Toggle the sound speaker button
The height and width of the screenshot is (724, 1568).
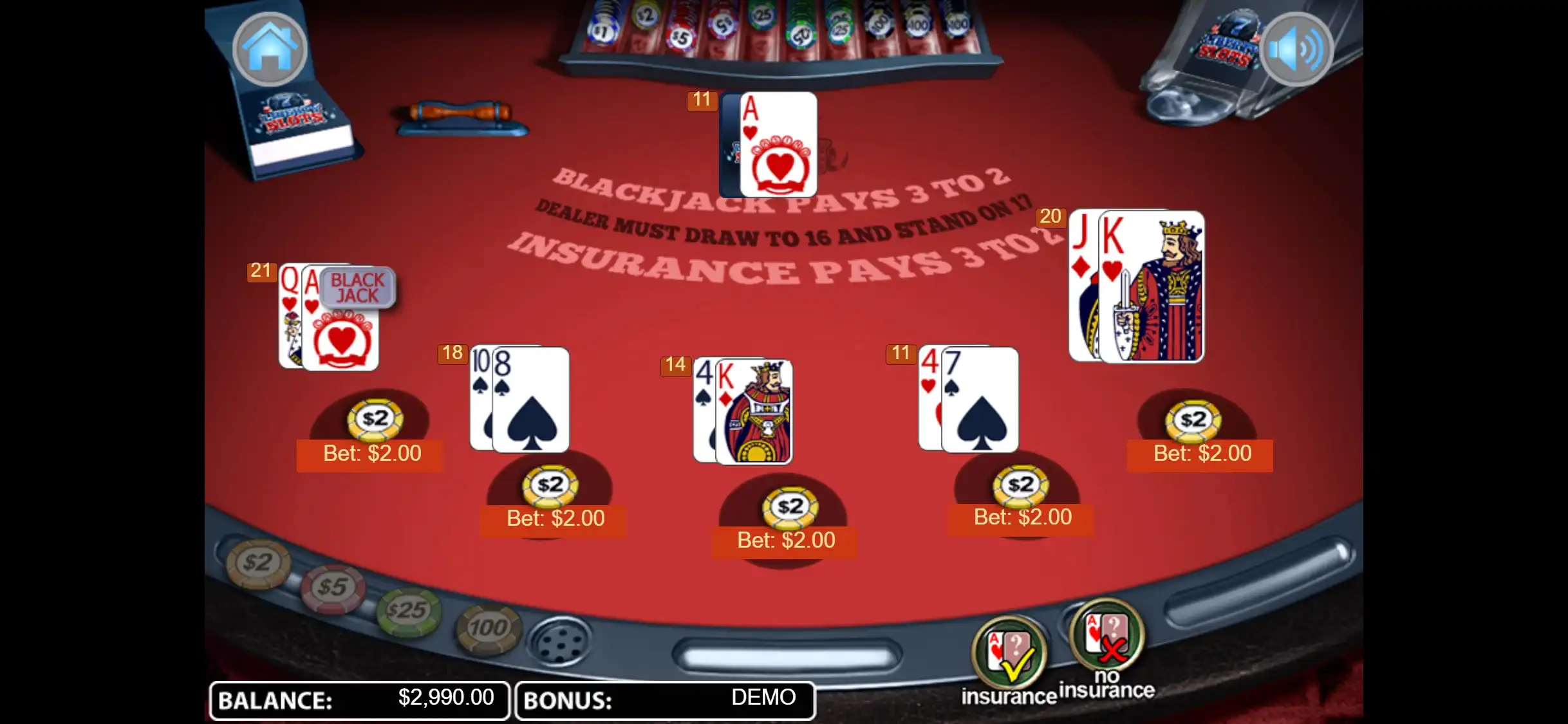(x=1296, y=49)
